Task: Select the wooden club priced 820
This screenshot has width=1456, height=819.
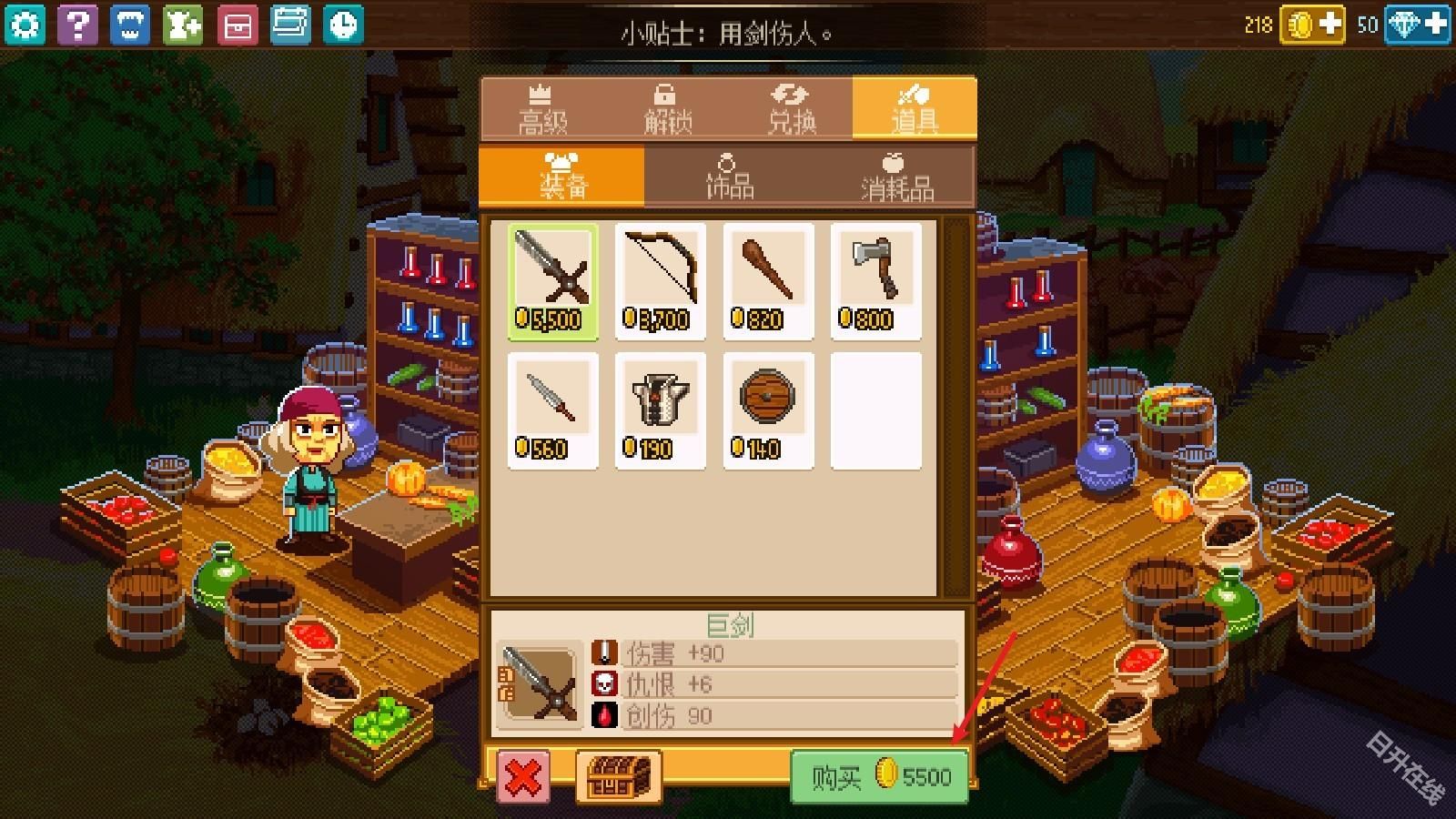Action: (x=768, y=278)
